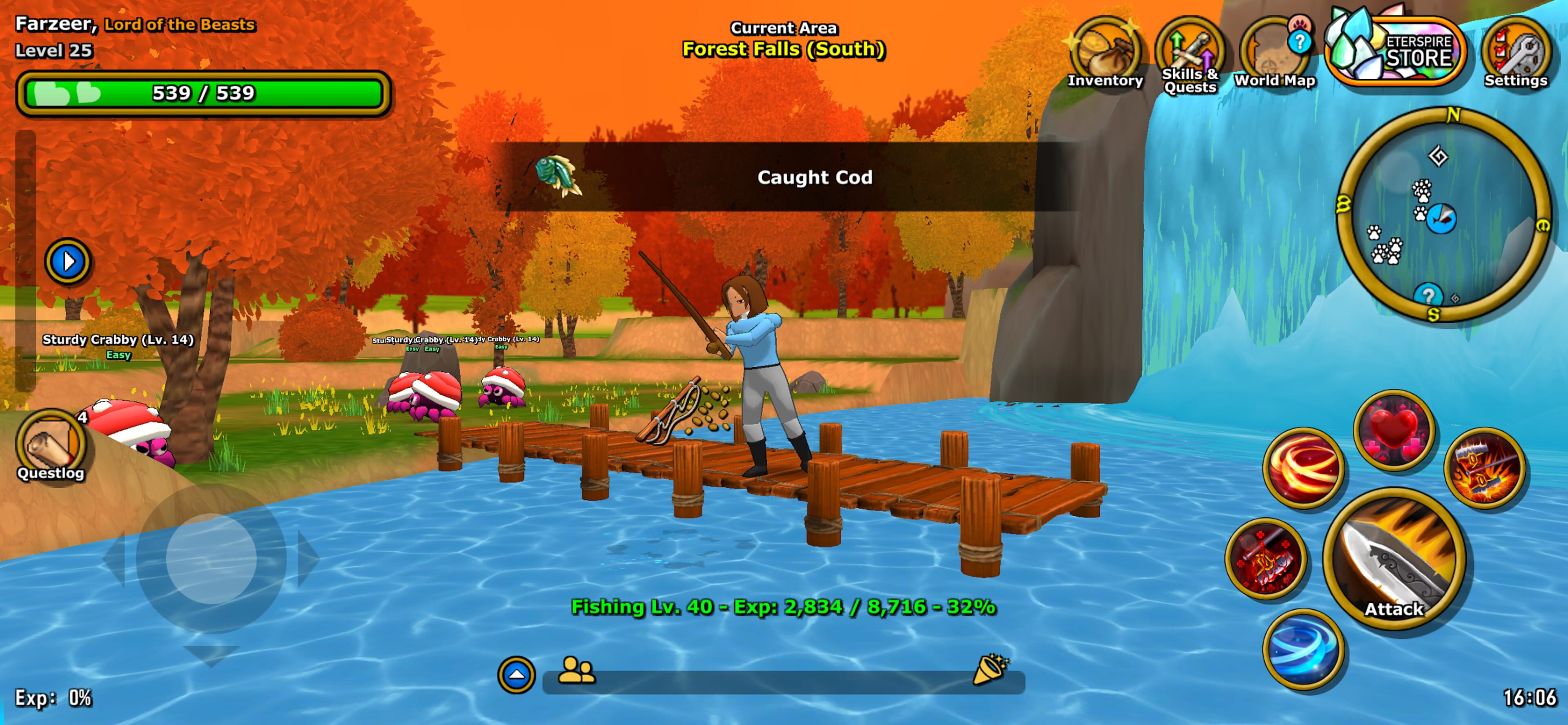1568x725 pixels.
Task: Select the chat bar
Action: tap(783, 682)
